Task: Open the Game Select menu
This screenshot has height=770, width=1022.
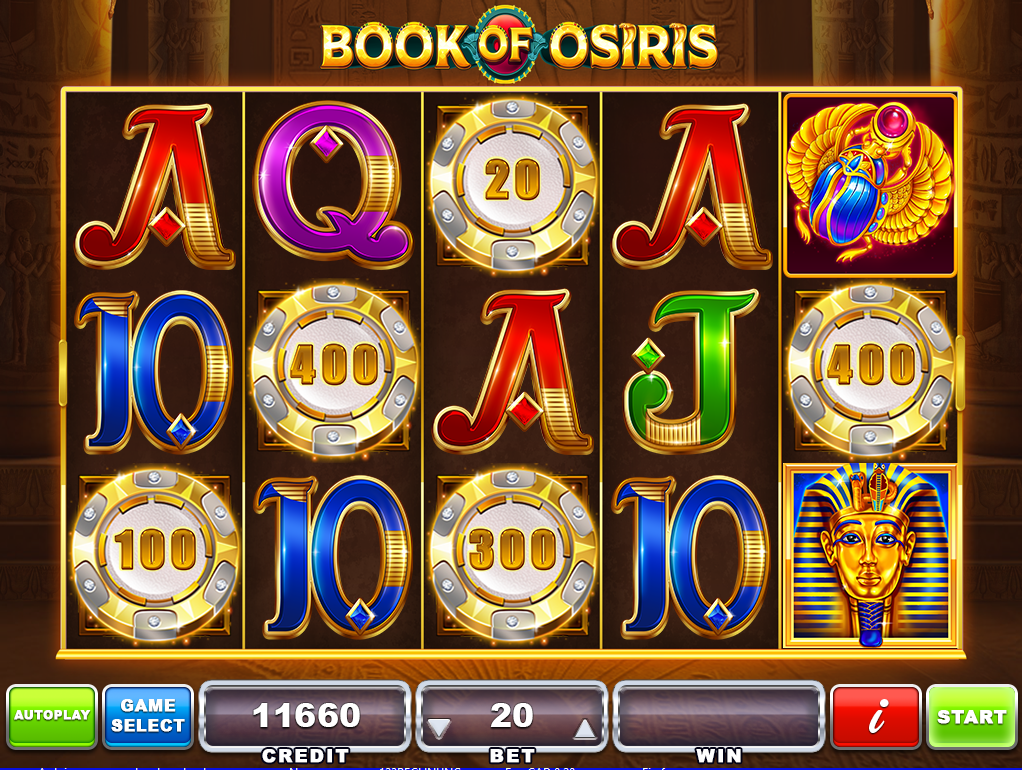Action: (x=148, y=716)
